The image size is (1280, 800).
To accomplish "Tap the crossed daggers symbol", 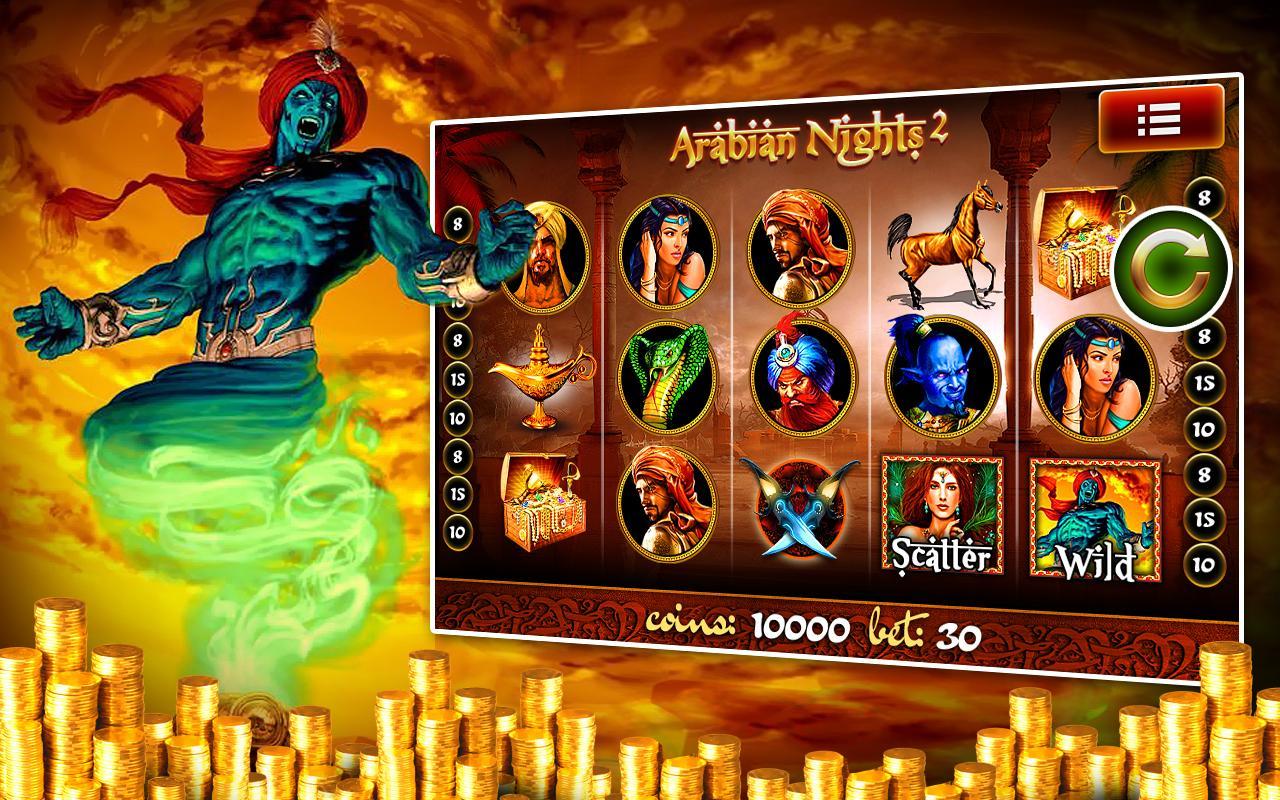I will [800, 510].
